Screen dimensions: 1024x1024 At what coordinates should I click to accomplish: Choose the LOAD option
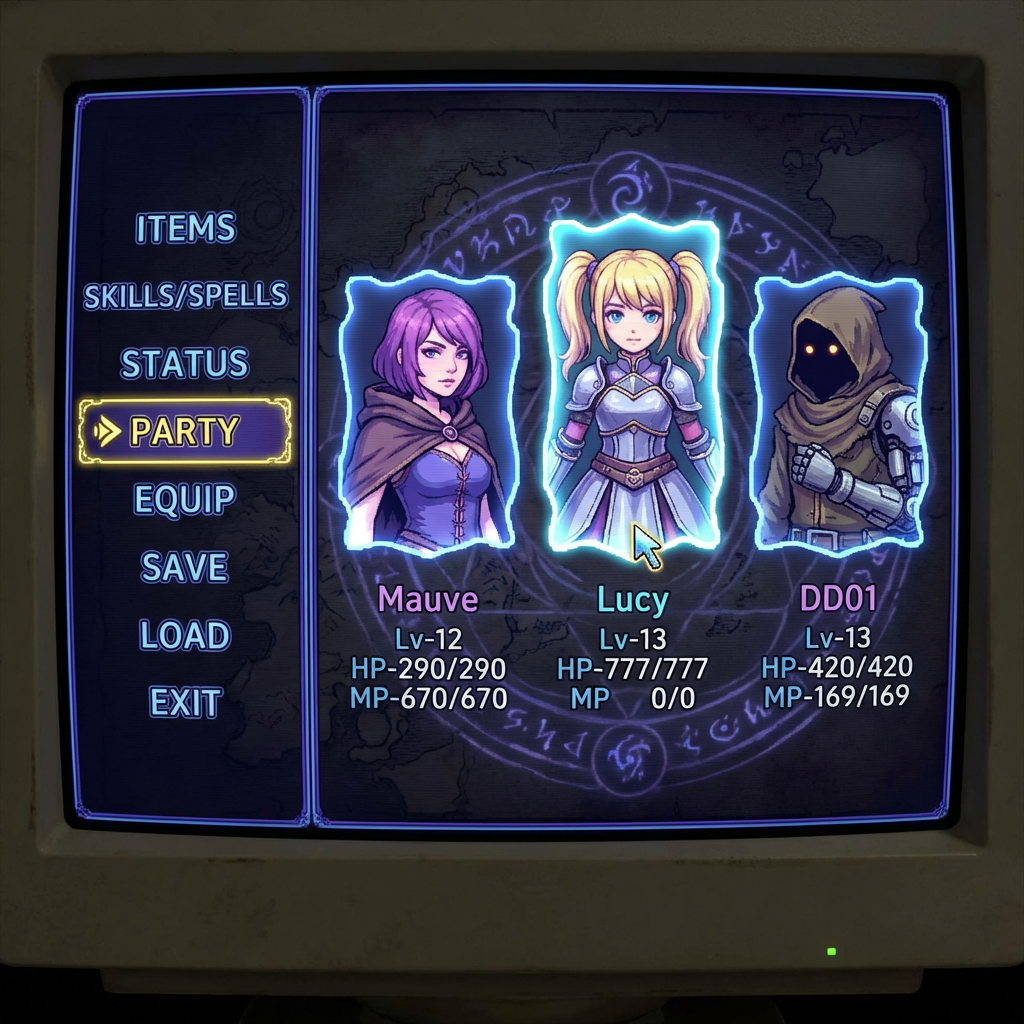185,635
